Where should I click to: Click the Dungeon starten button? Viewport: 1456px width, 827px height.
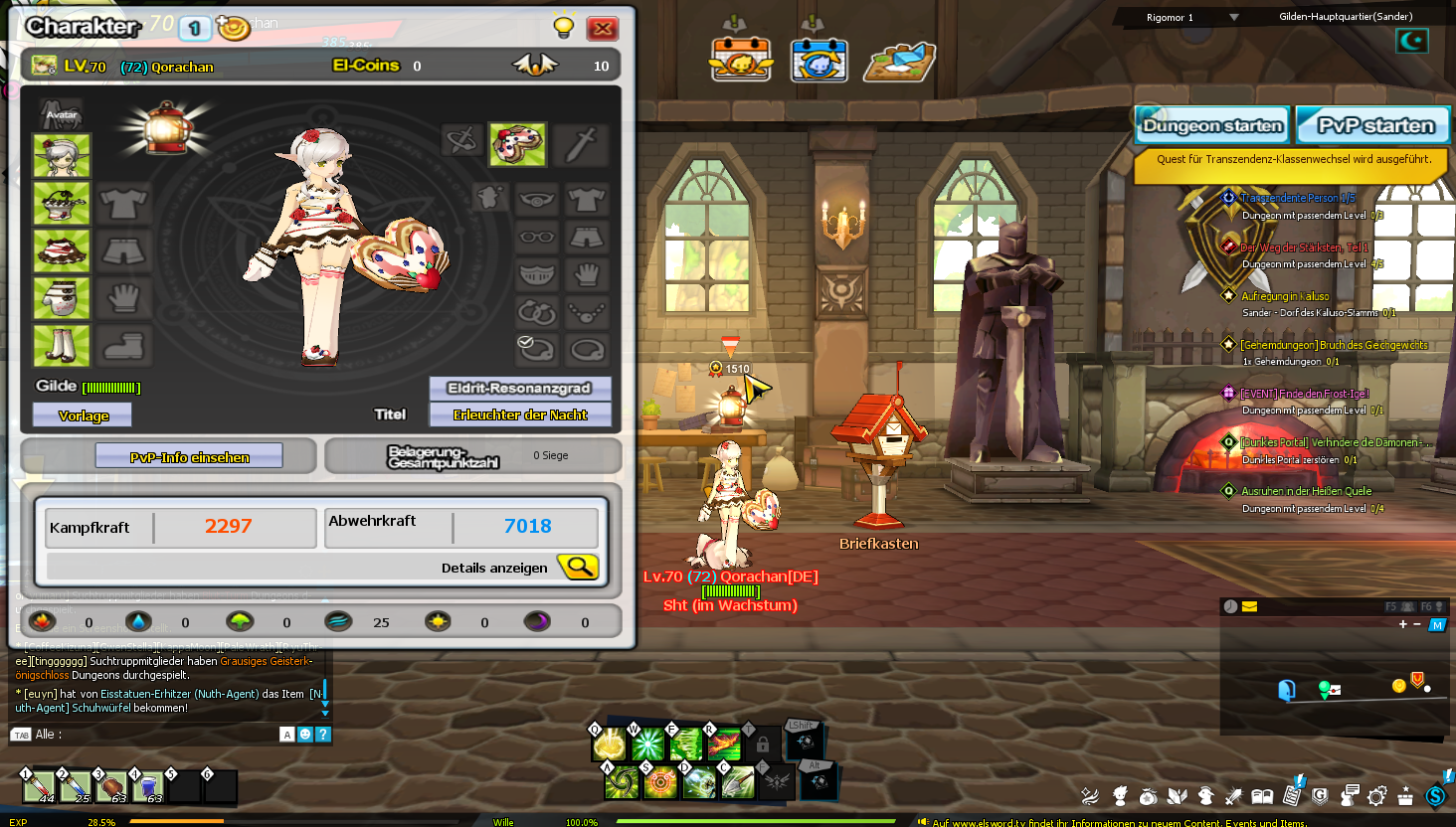tap(1212, 125)
